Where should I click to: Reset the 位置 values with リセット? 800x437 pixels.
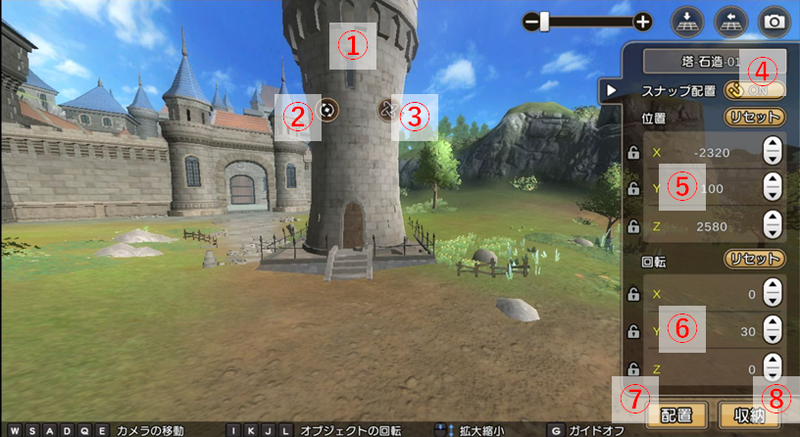click(x=755, y=116)
